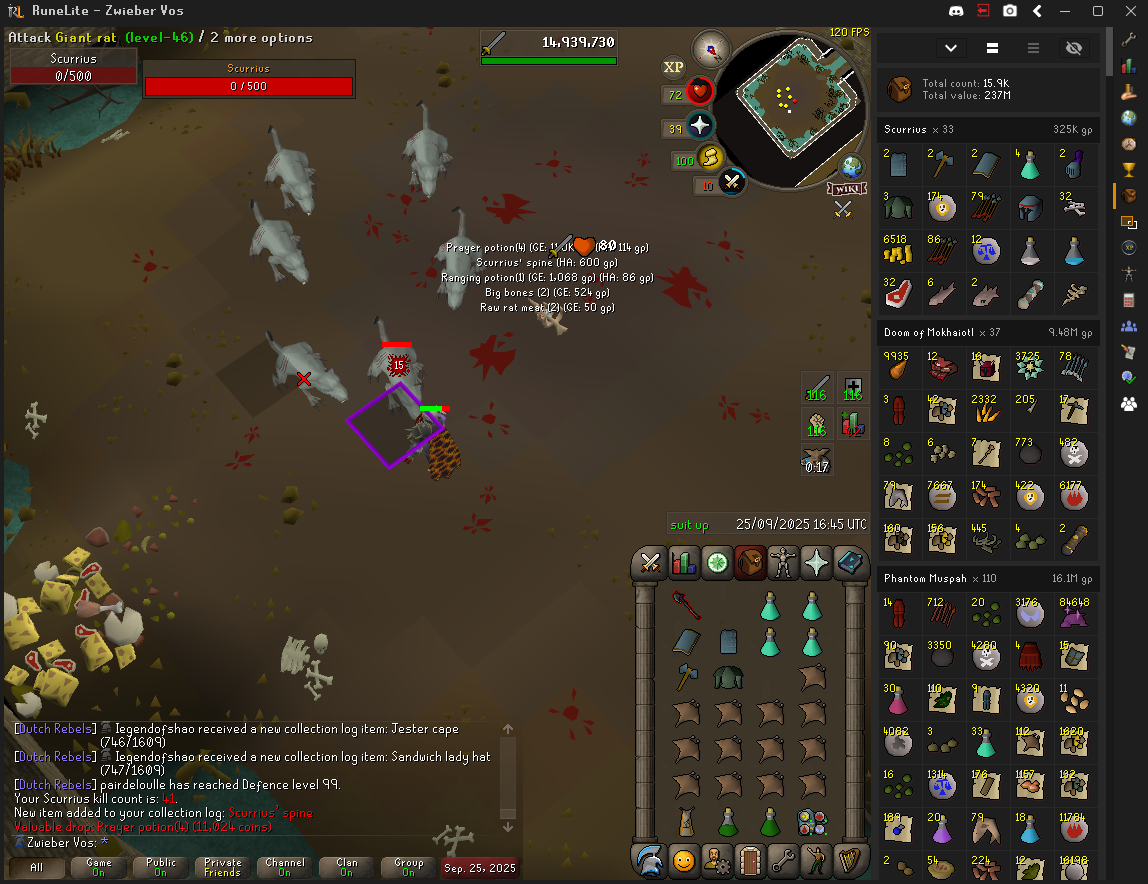Select the red-outlined mace in inventory

click(x=686, y=604)
